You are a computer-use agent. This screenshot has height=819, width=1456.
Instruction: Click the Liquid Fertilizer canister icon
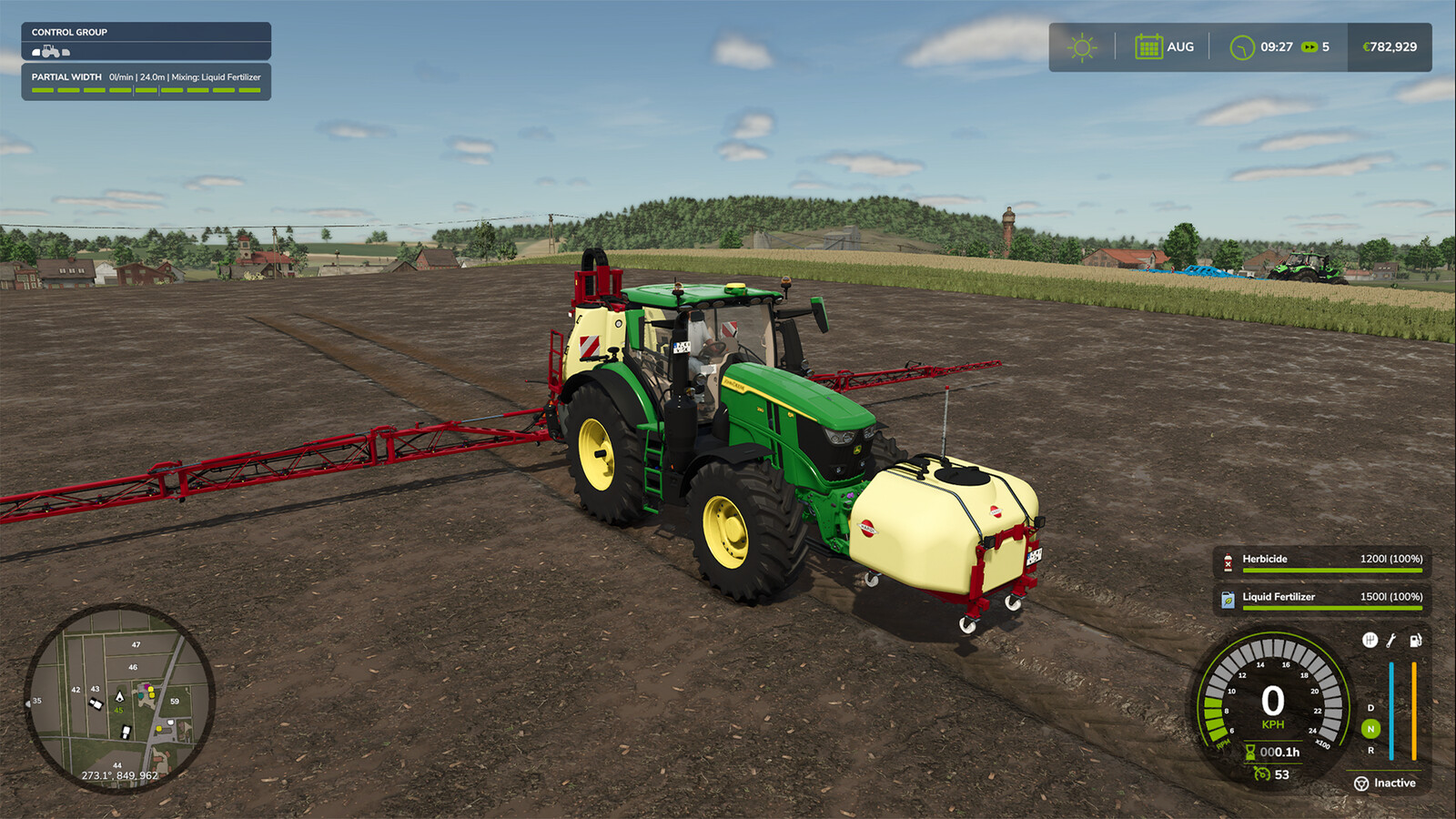[1228, 597]
